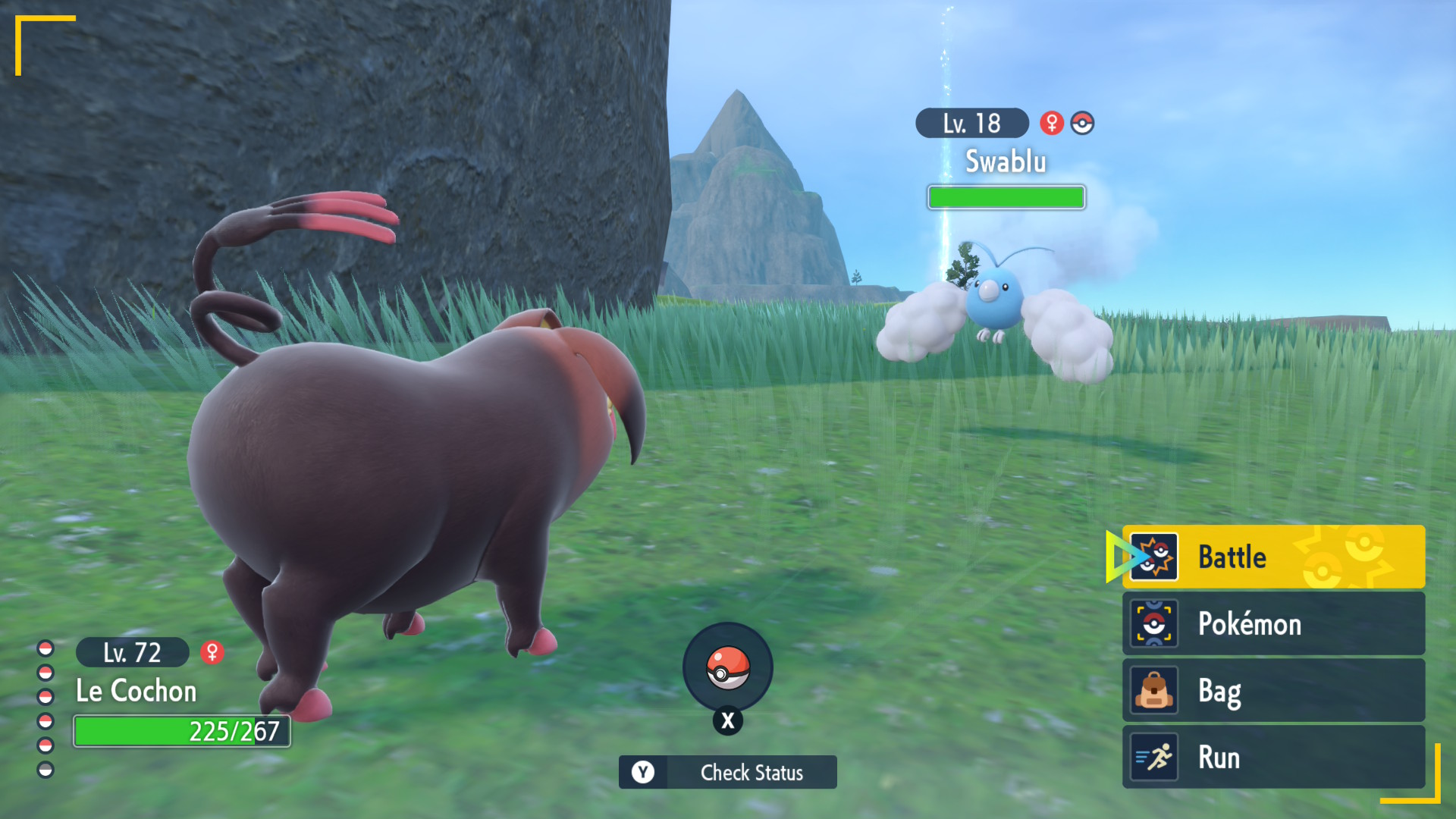This screenshot has height=819, width=1456.
Task: Click the Lv. 72 level badge
Action: click(131, 652)
